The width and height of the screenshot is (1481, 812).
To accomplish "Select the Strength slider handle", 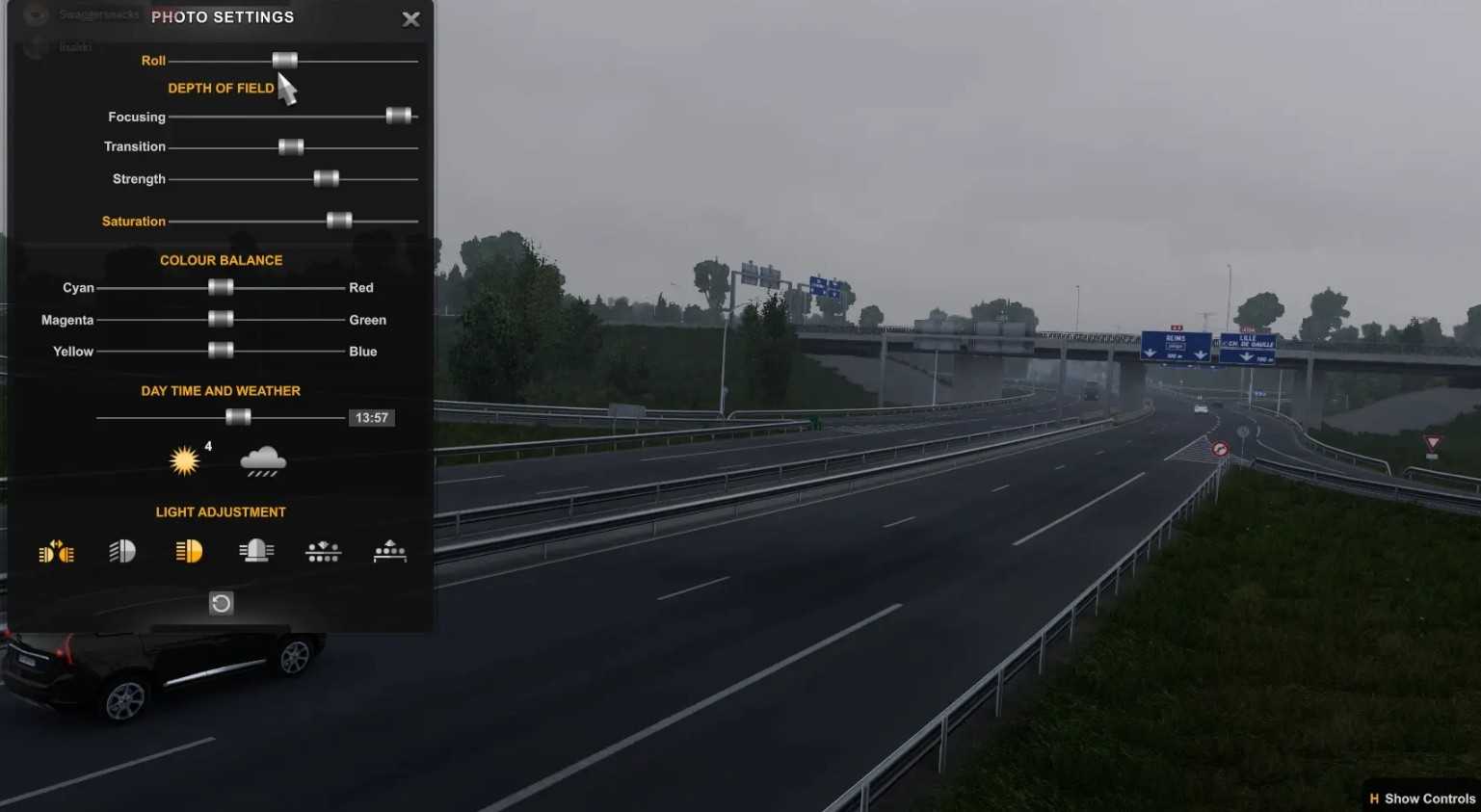I will [327, 178].
